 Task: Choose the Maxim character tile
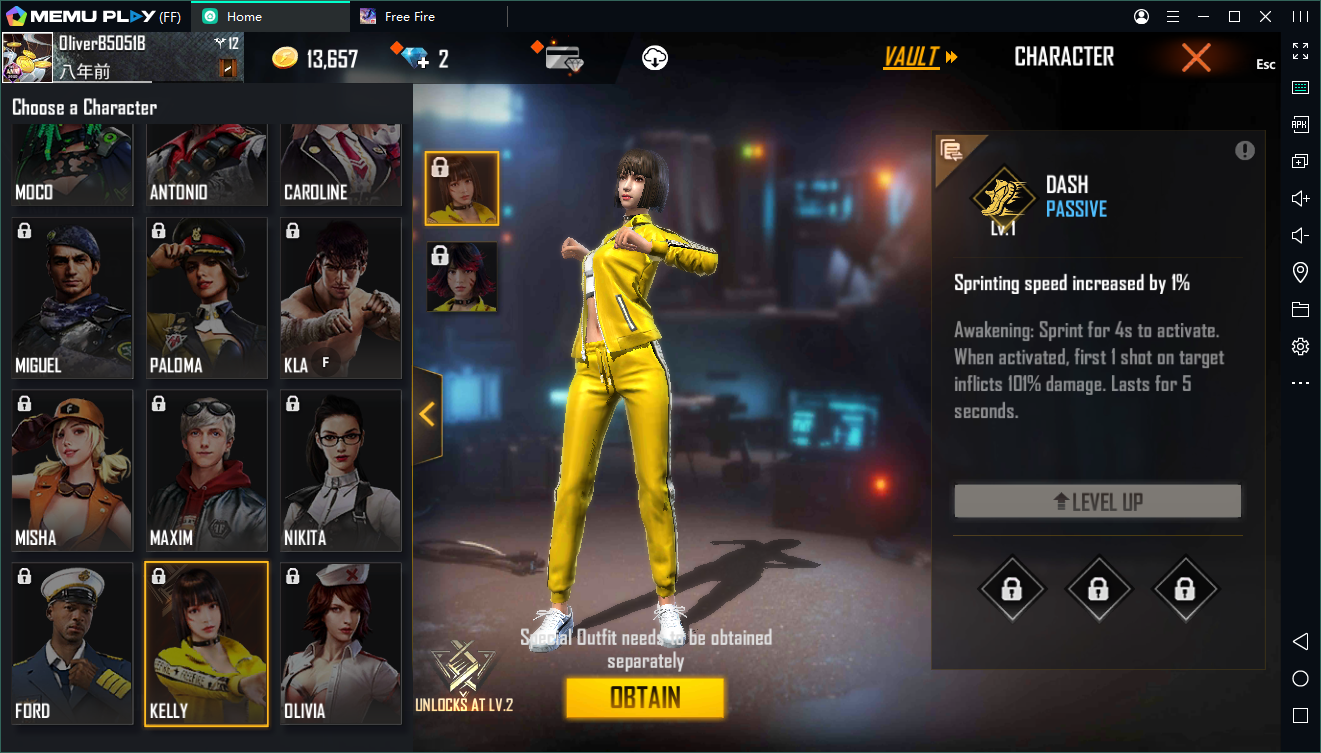[206, 470]
